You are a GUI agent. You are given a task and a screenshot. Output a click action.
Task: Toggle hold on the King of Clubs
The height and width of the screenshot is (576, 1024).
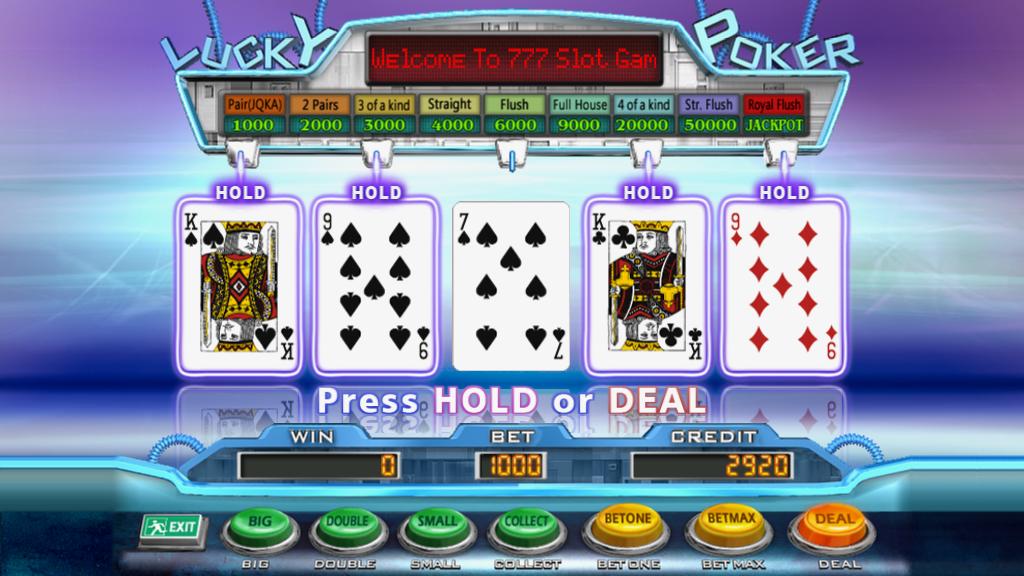point(647,285)
